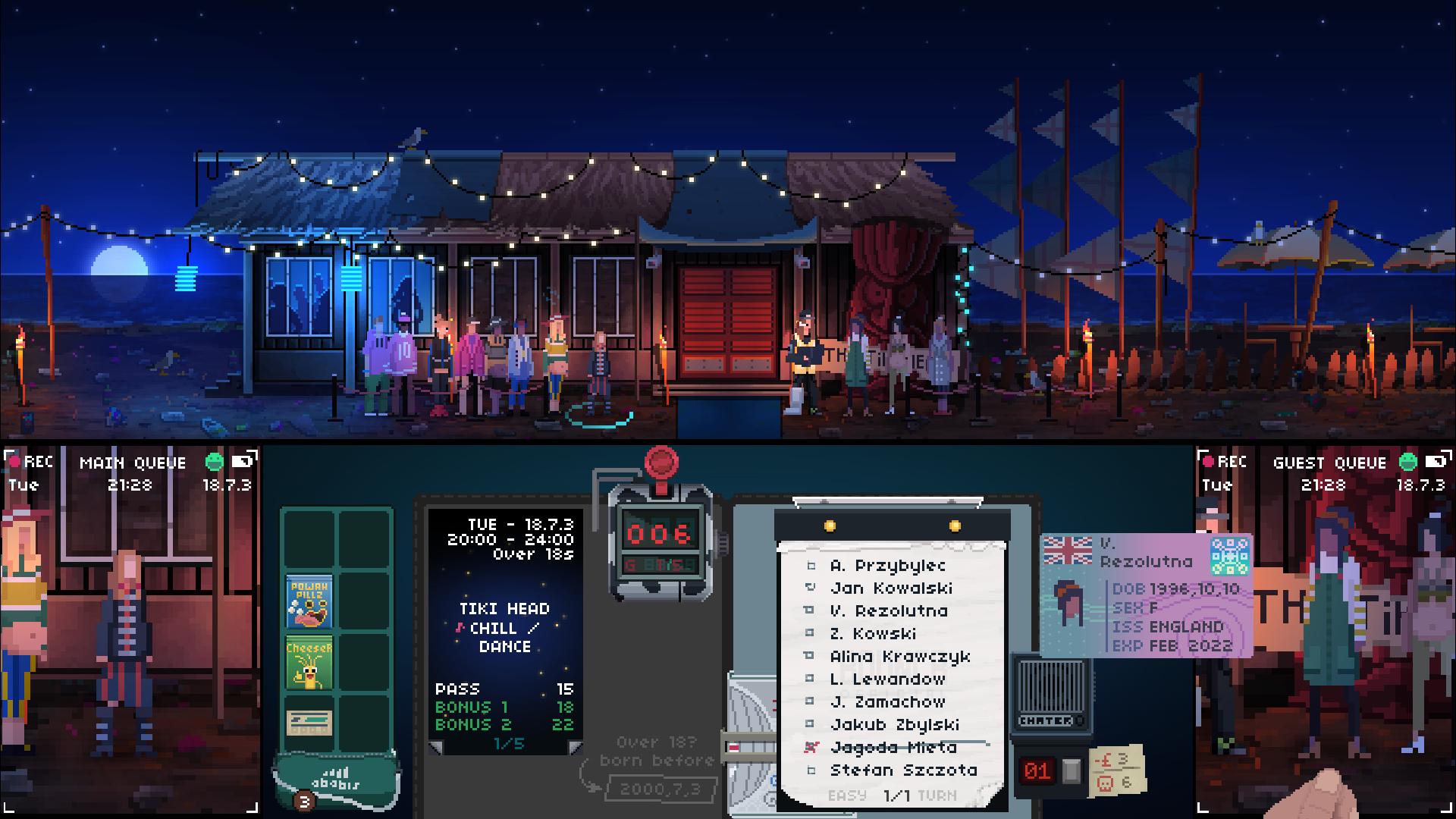The image size is (1456, 819).
Task: Go to the previous phone info page
Action: (x=436, y=748)
